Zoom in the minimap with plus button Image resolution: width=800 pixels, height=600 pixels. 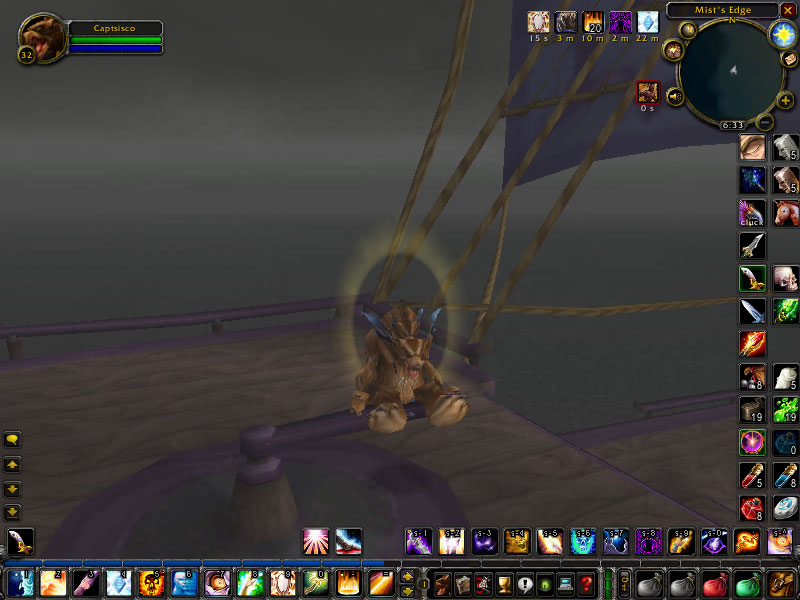tap(785, 100)
